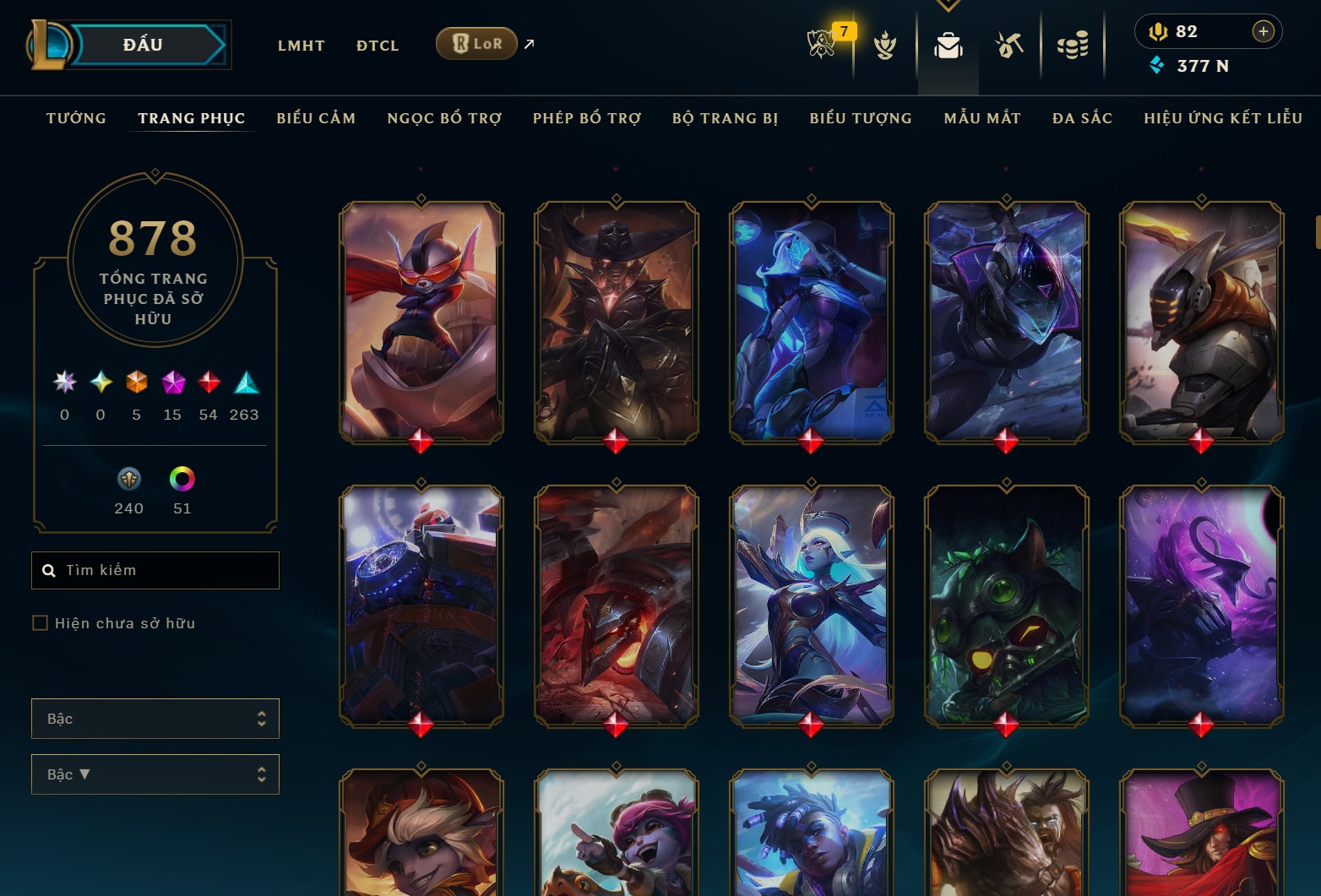Image resolution: width=1321 pixels, height=896 pixels.
Task: Open the Collection backpack icon
Action: (x=948, y=46)
